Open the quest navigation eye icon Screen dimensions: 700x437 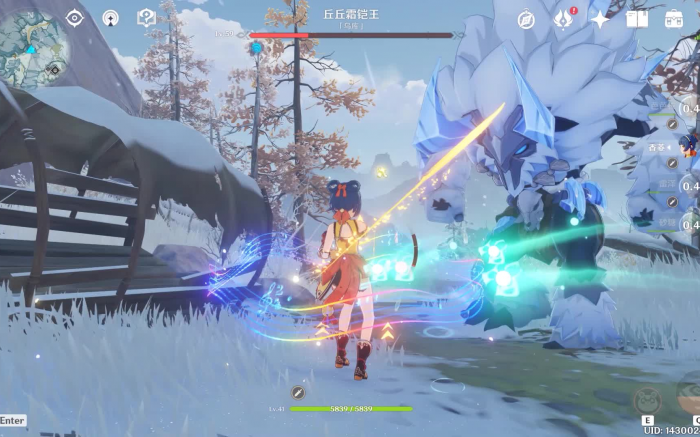point(75,18)
